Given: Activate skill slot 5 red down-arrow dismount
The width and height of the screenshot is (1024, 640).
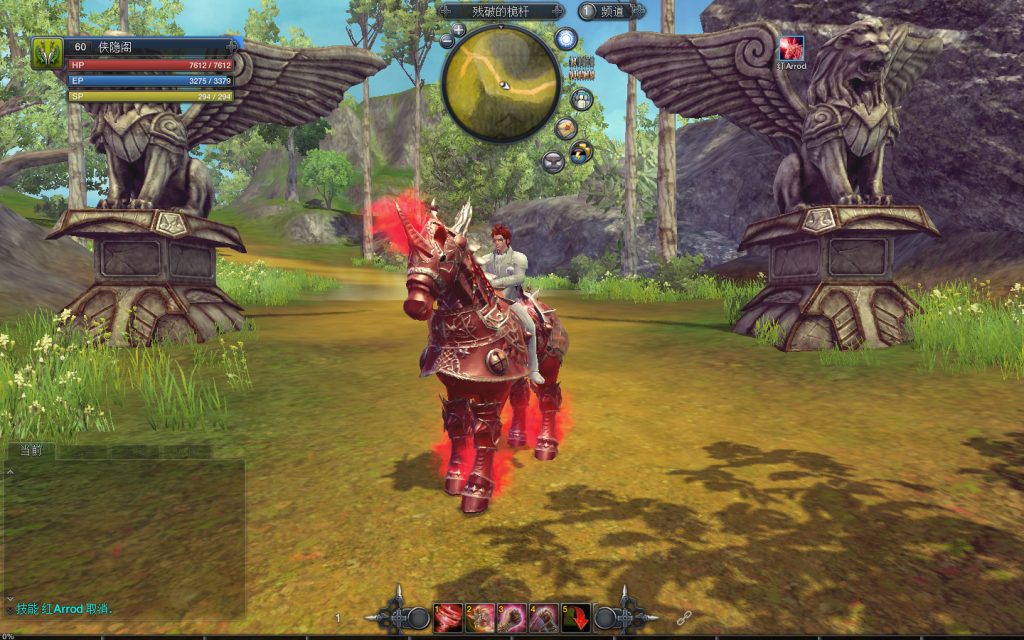Looking at the screenshot, I should click(575, 618).
